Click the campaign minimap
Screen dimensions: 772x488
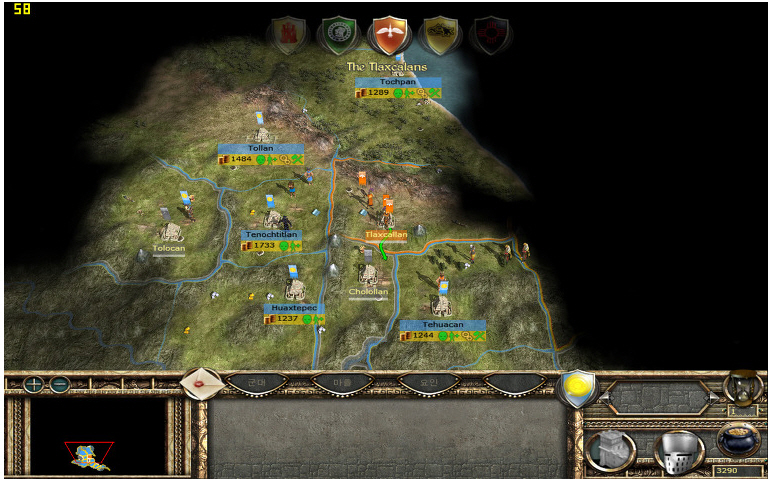(x=97, y=437)
